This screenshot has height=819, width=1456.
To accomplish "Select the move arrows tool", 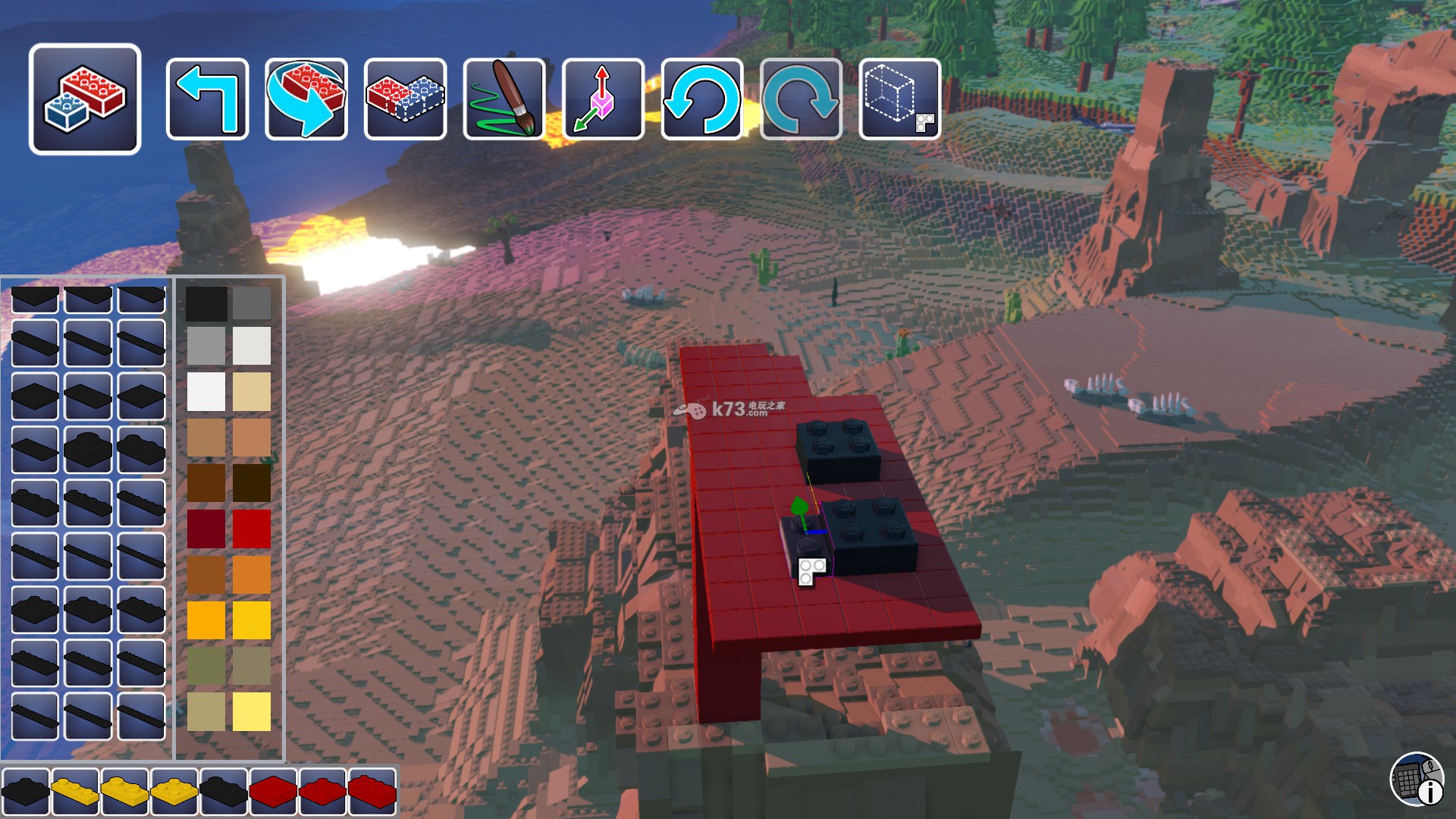I will (604, 99).
